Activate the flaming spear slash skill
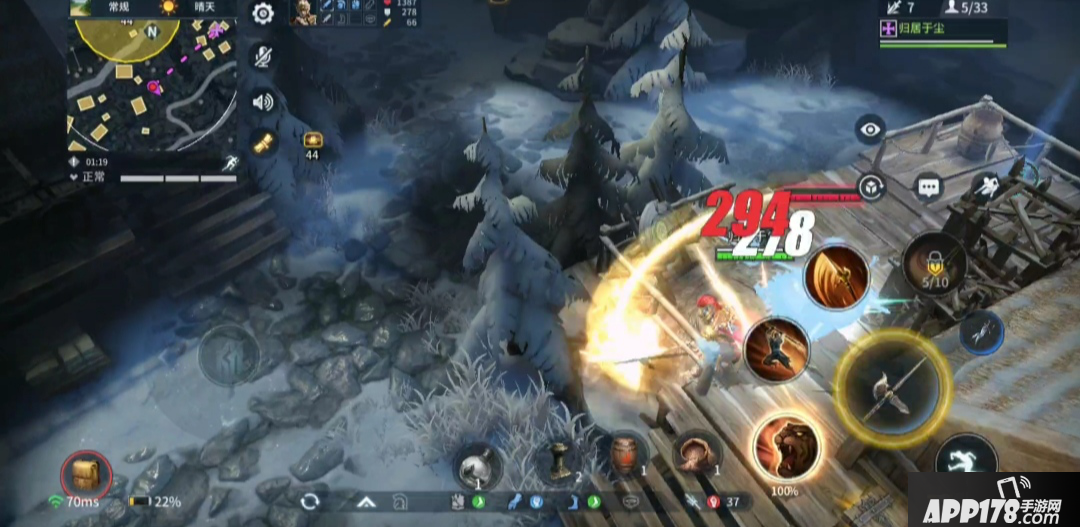Image resolution: width=1080 pixels, height=527 pixels. [x=836, y=277]
